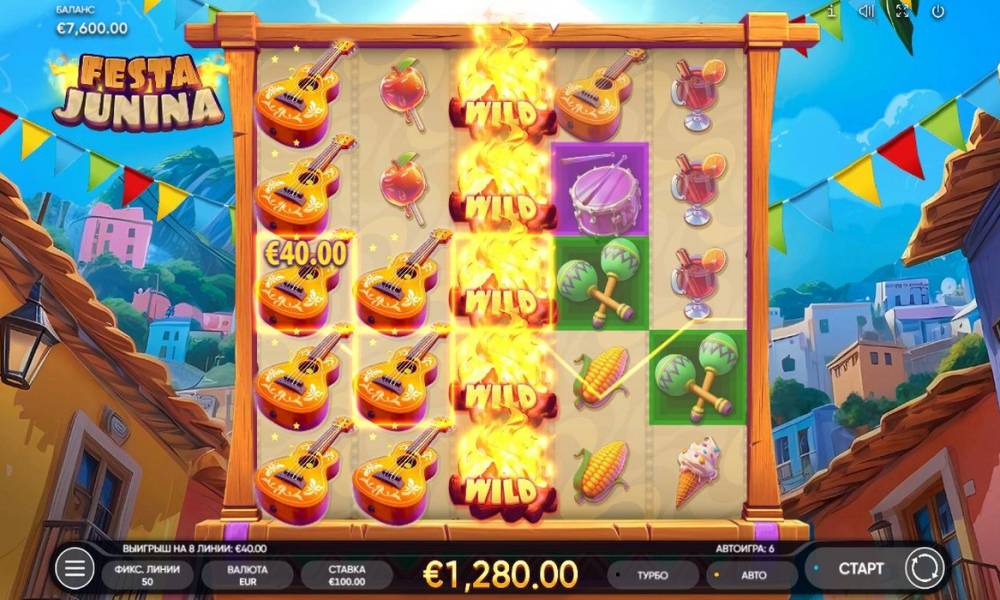
Task: Switch to fullscreen mode
Action: tap(902, 11)
